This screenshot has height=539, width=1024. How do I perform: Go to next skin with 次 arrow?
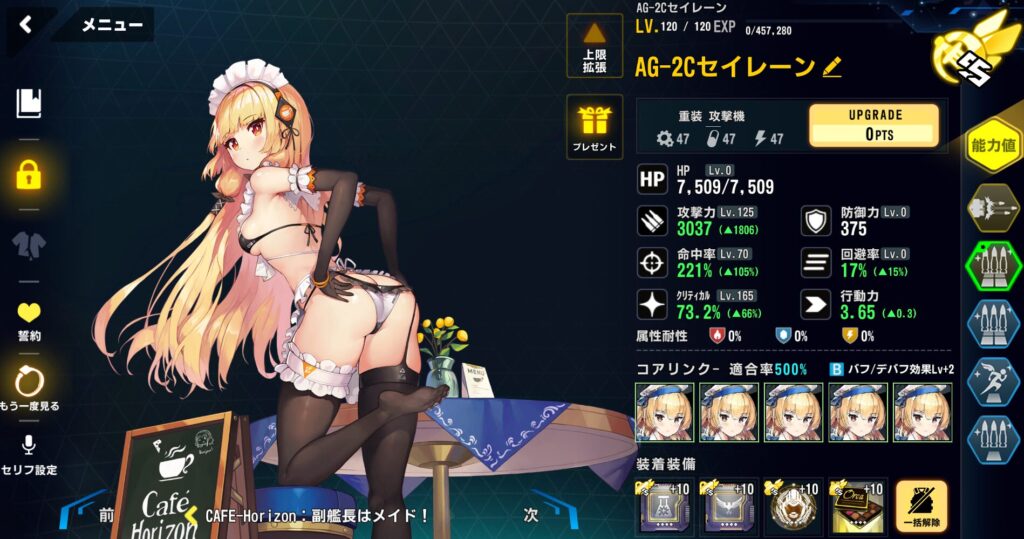pyautogui.click(x=533, y=515)
